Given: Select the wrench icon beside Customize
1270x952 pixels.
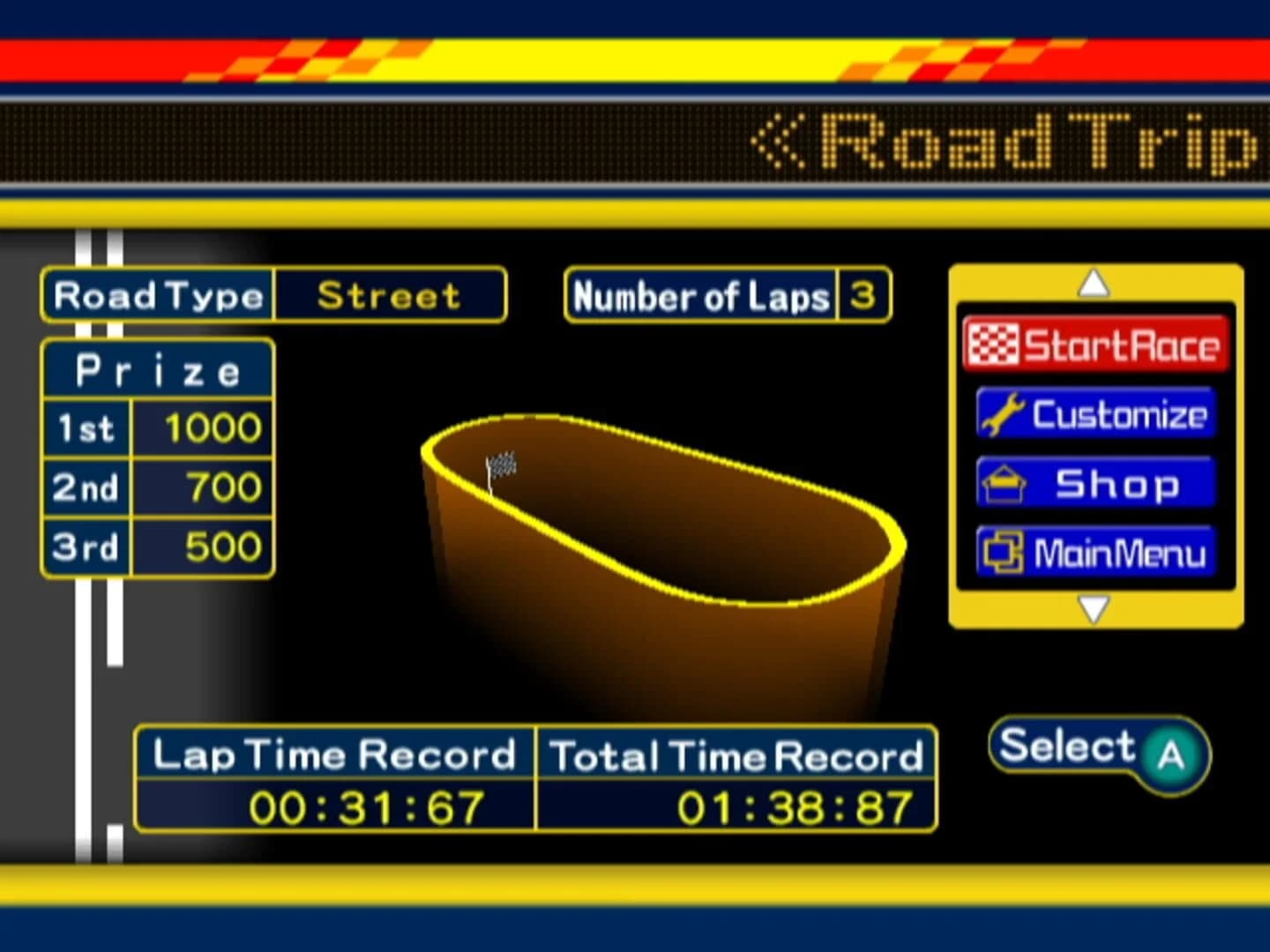Looking at the screenshot, I should 1002,413.
